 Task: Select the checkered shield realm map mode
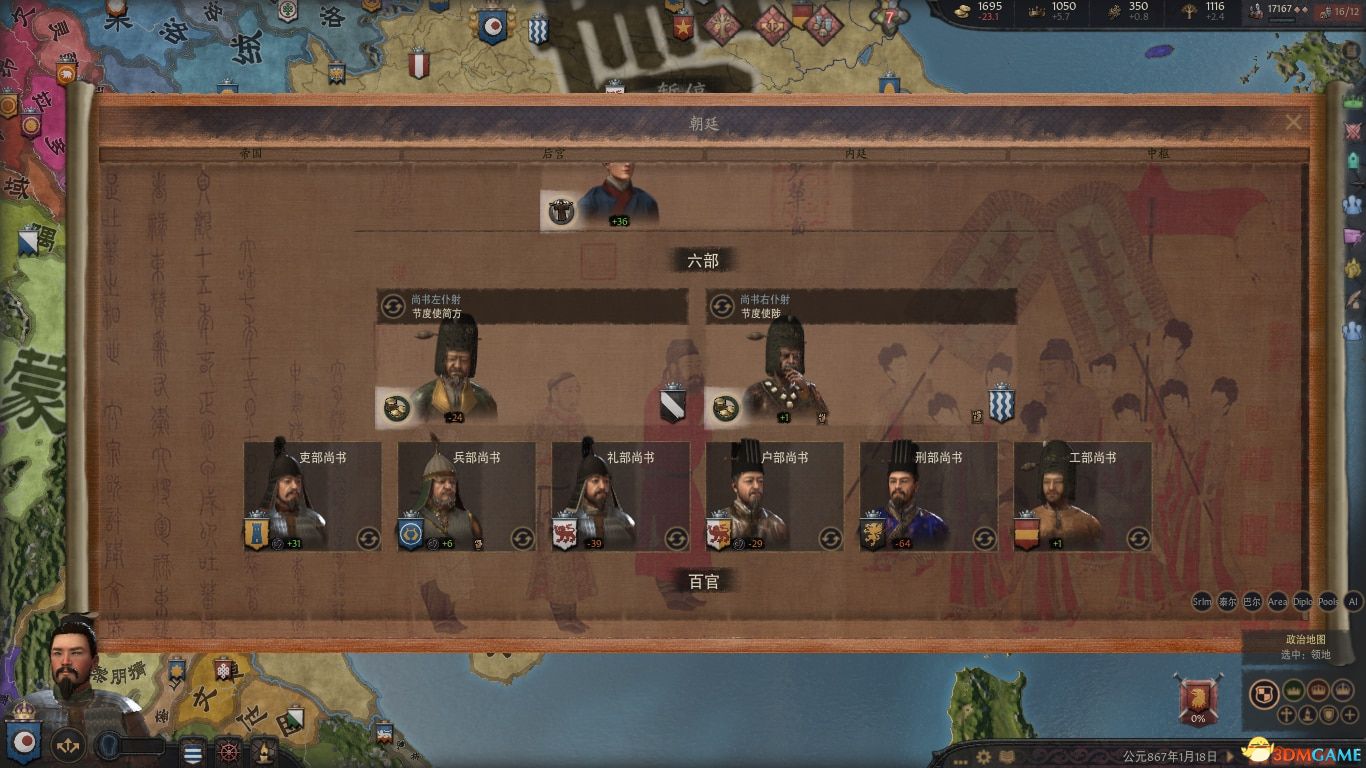[x=1265, y=692]
